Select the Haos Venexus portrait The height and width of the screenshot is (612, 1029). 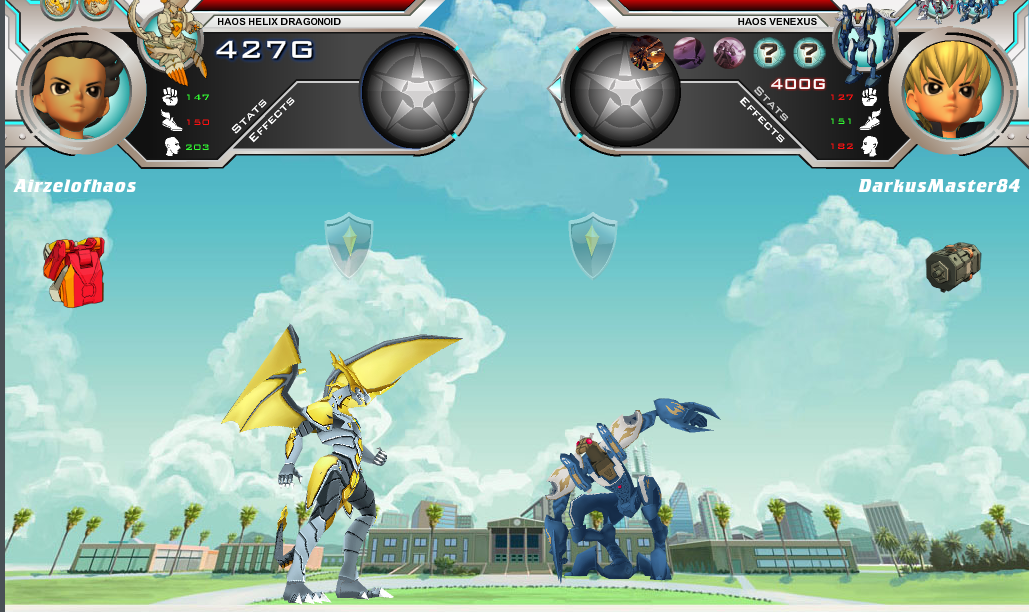[863, 42]
